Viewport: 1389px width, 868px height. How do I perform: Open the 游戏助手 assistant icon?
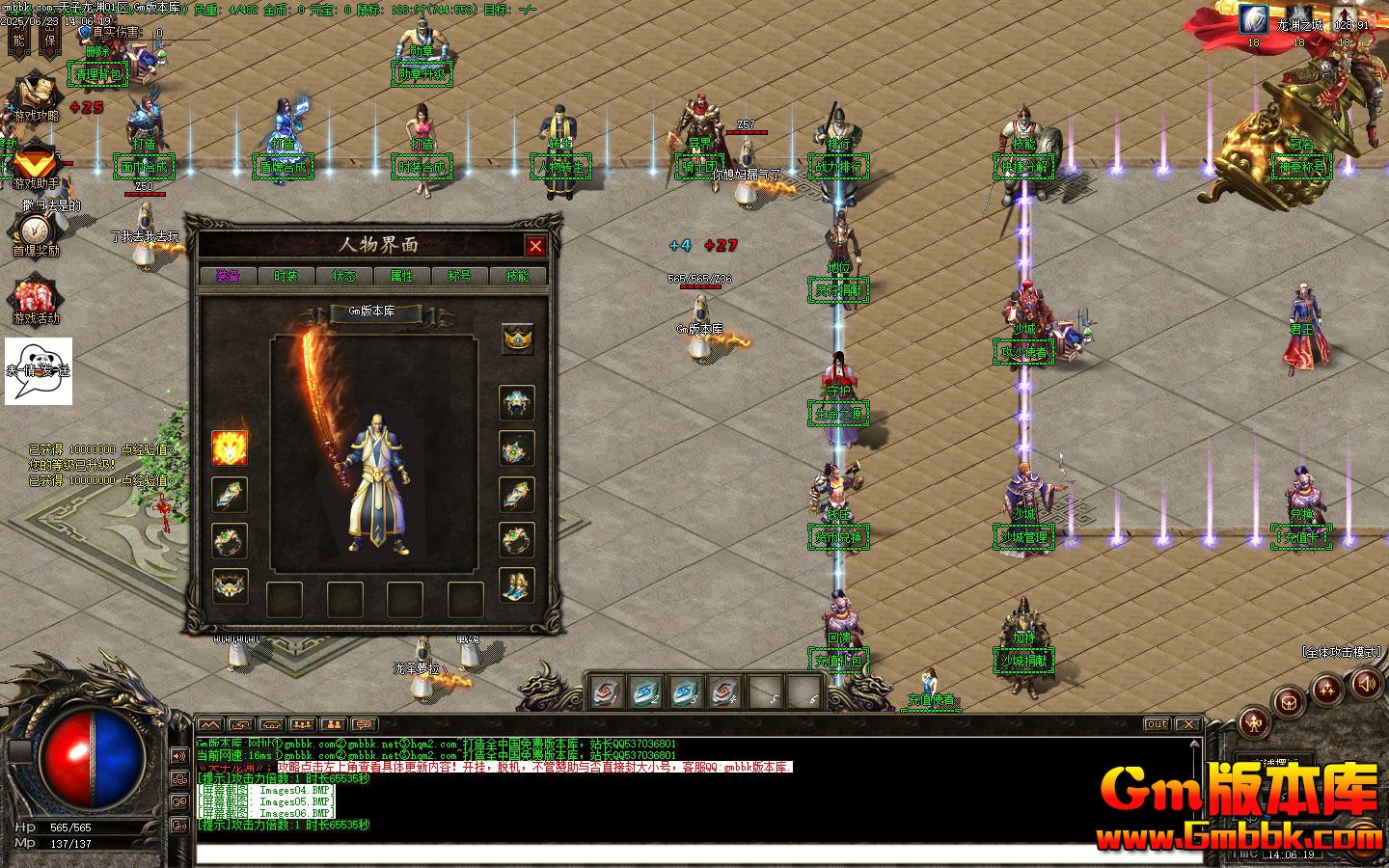tap(35, 164)
